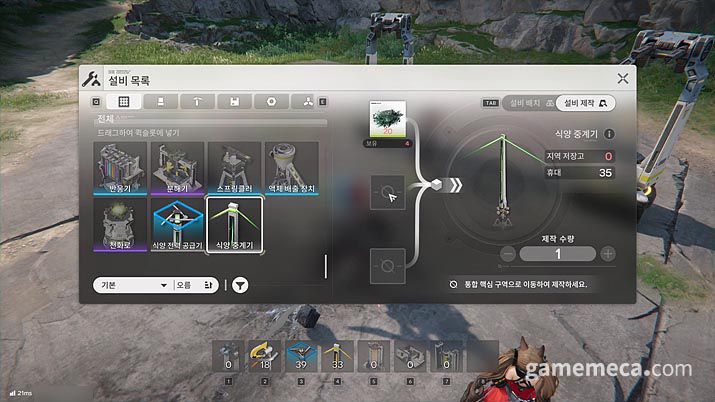Switch to the grid all-category tab

click(124, 102)
